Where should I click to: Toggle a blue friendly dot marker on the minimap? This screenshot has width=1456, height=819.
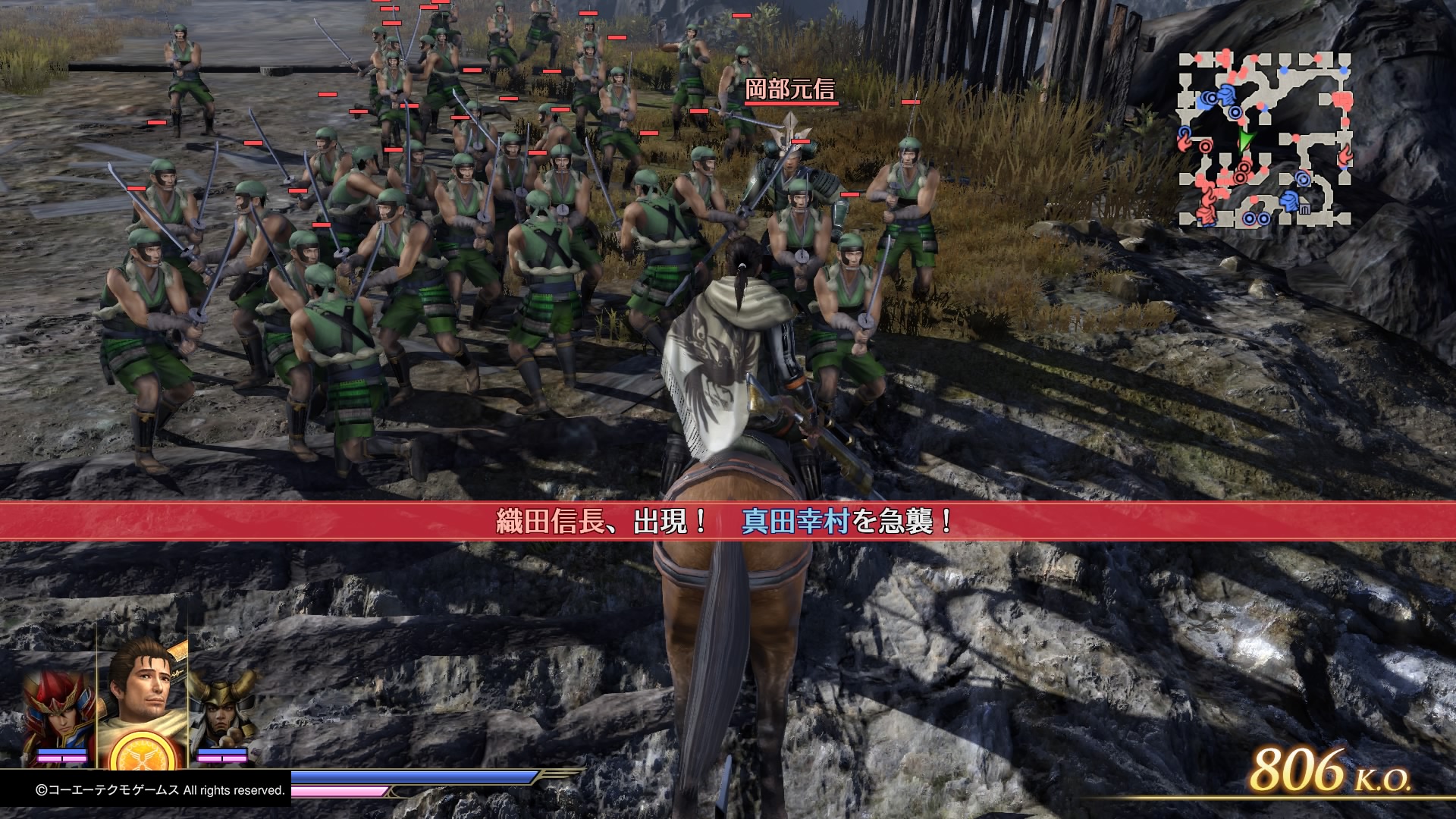(1284, 69)
